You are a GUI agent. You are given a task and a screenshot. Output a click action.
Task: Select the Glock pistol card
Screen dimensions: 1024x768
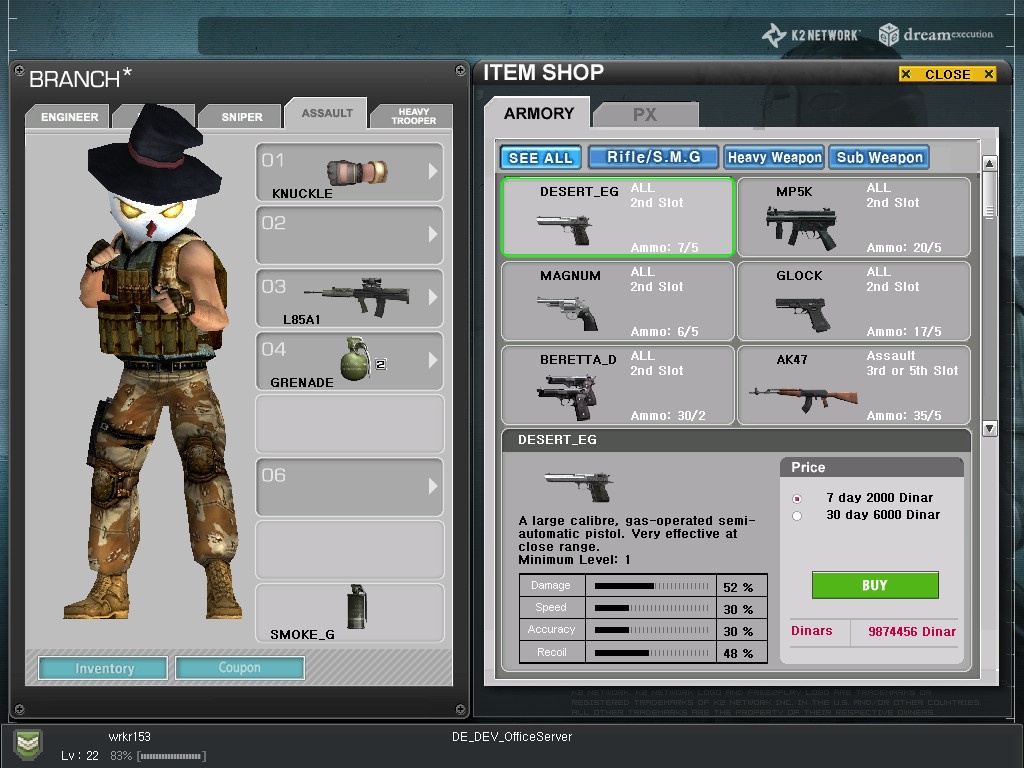tap(853, 301)
